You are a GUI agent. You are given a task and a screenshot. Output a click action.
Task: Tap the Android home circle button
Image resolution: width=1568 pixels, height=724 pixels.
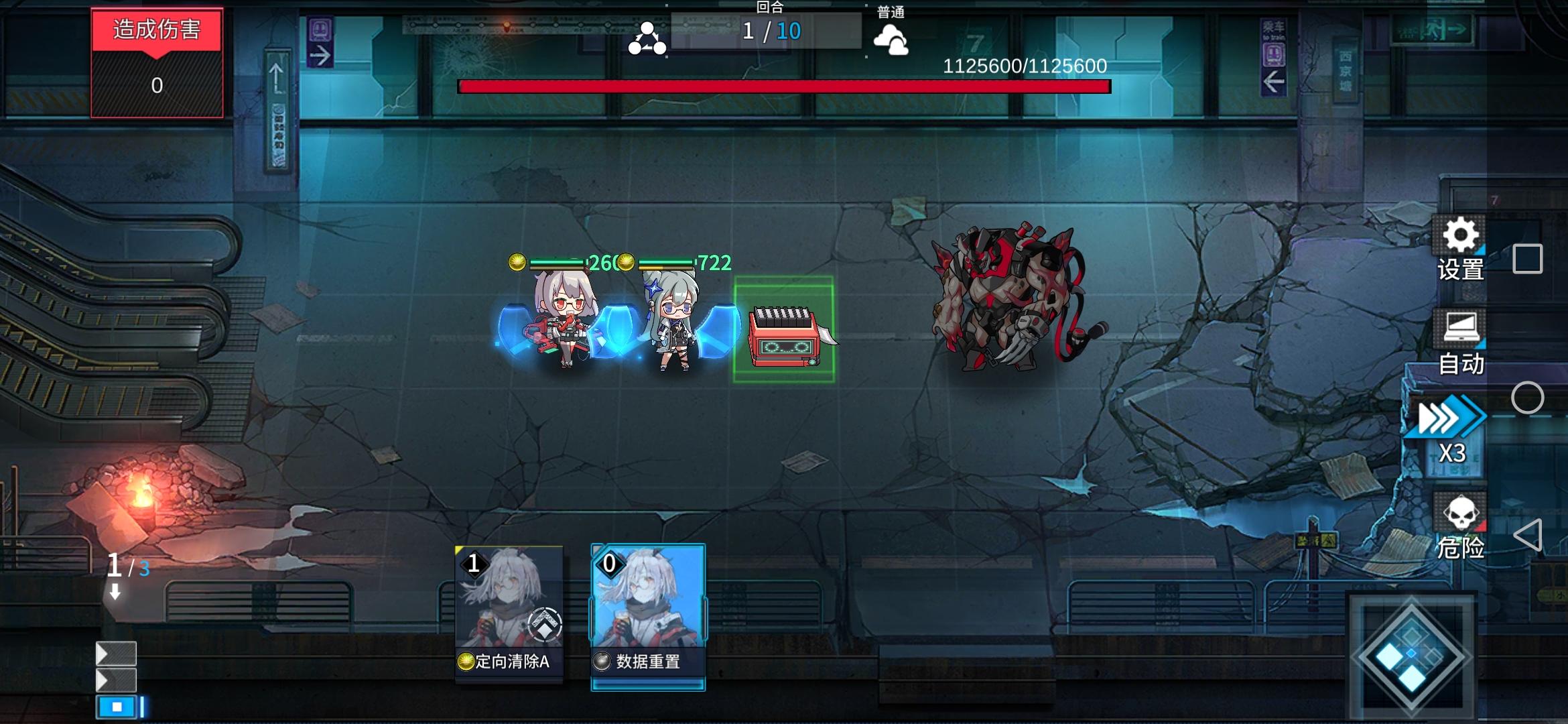(1527, 398)
